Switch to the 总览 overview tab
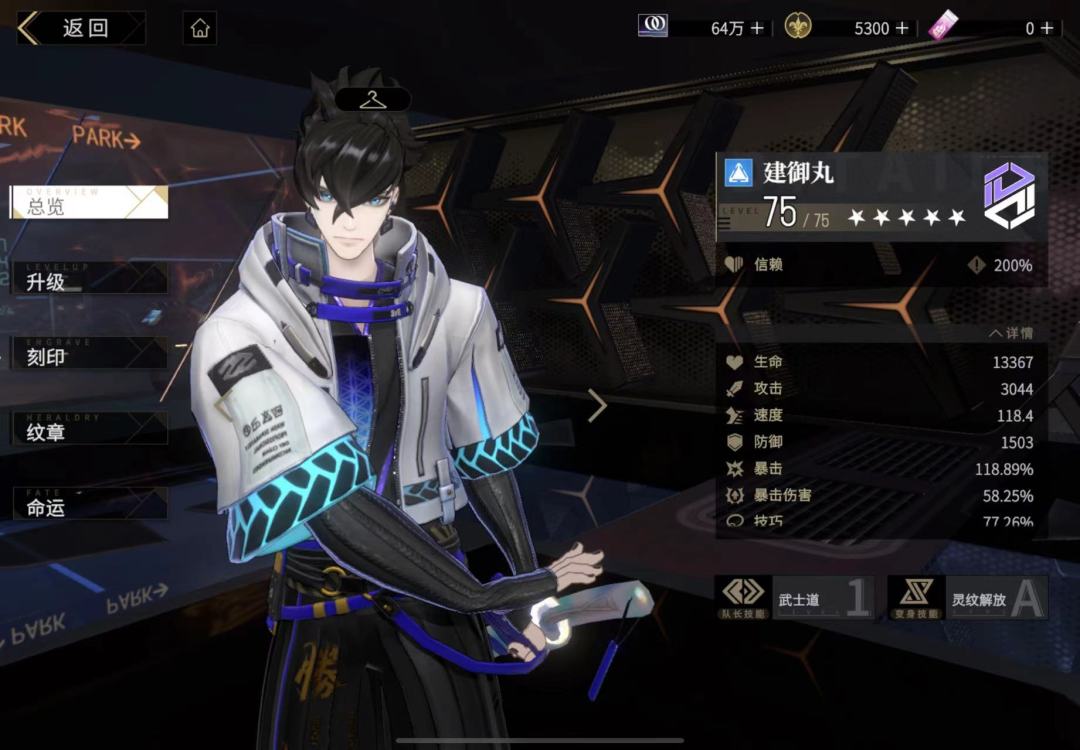 (89, 203)
